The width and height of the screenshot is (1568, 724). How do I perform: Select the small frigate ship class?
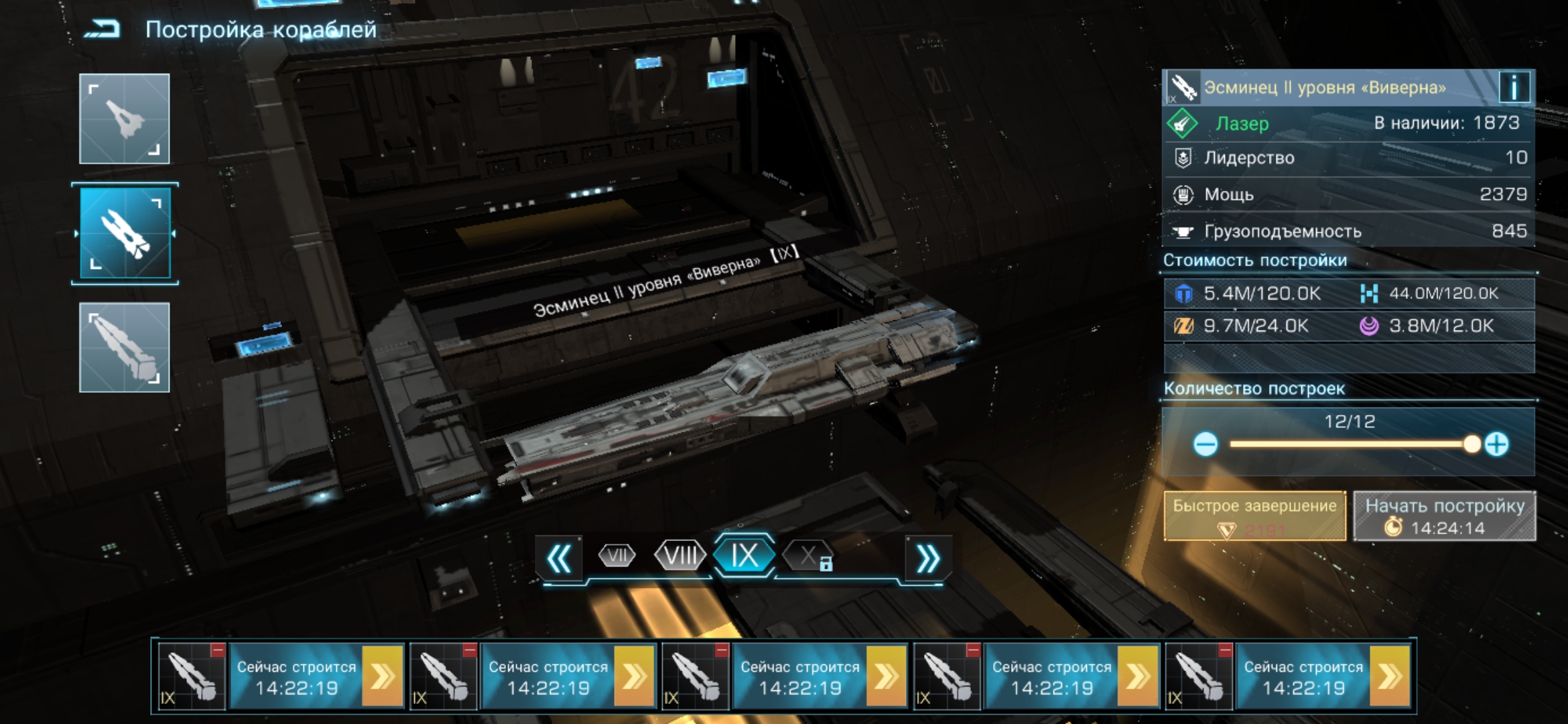pos(125,119)
